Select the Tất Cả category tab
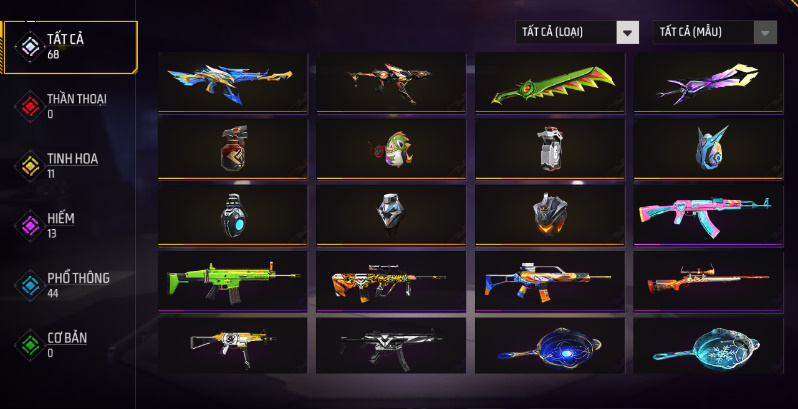Viewport: 798px width, 409px height. pos(70,45)
